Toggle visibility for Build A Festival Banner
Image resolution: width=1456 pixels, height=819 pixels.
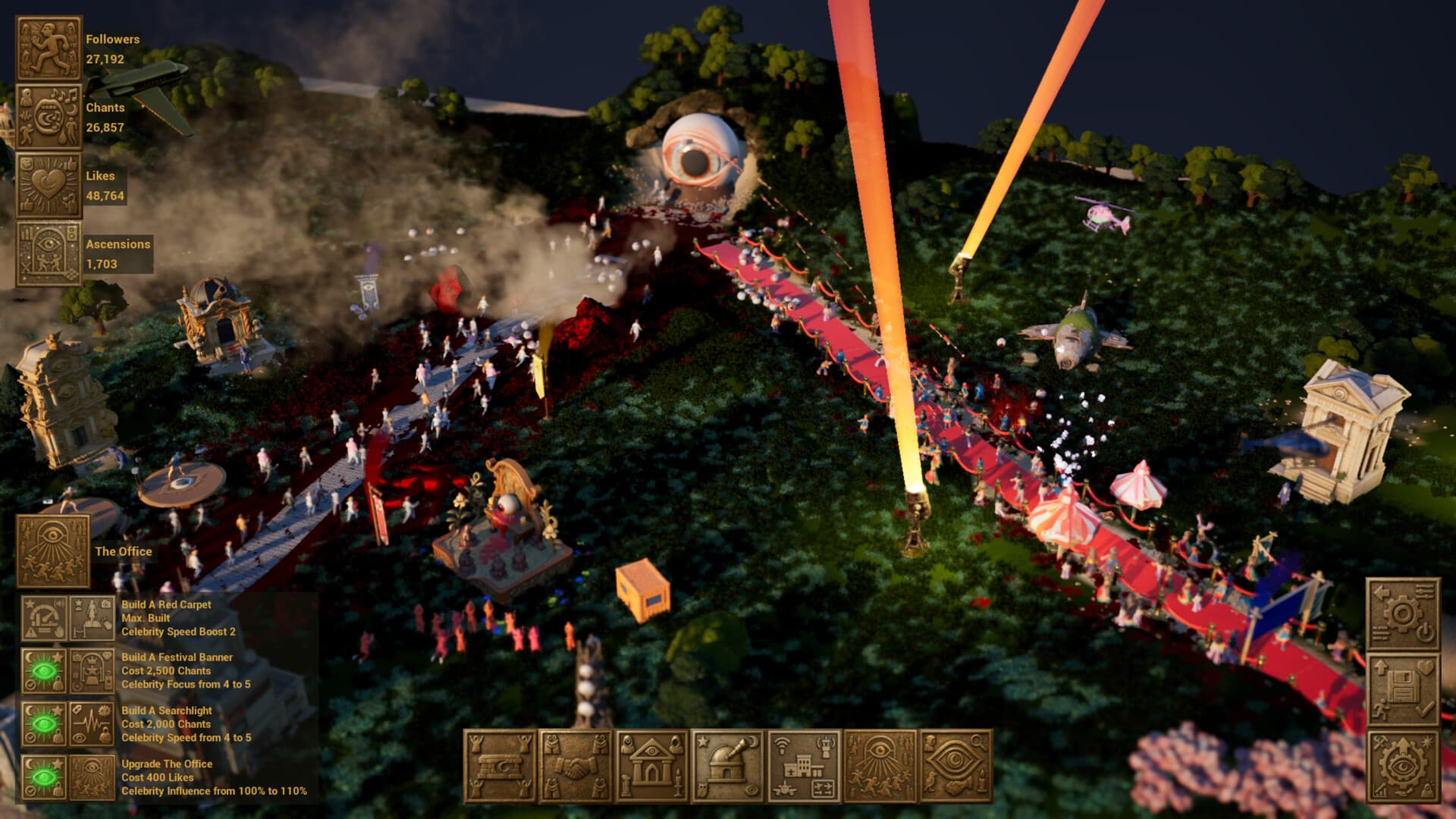pos(42,671)
